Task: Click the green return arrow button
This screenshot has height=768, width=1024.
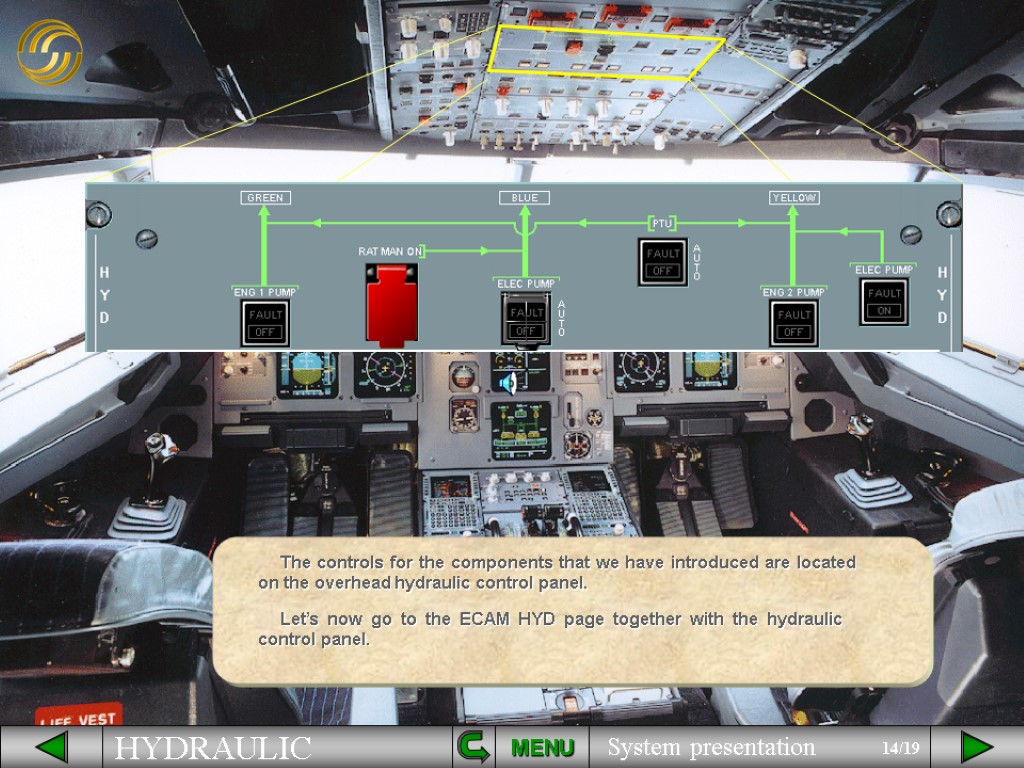Action: pos(471,746)
